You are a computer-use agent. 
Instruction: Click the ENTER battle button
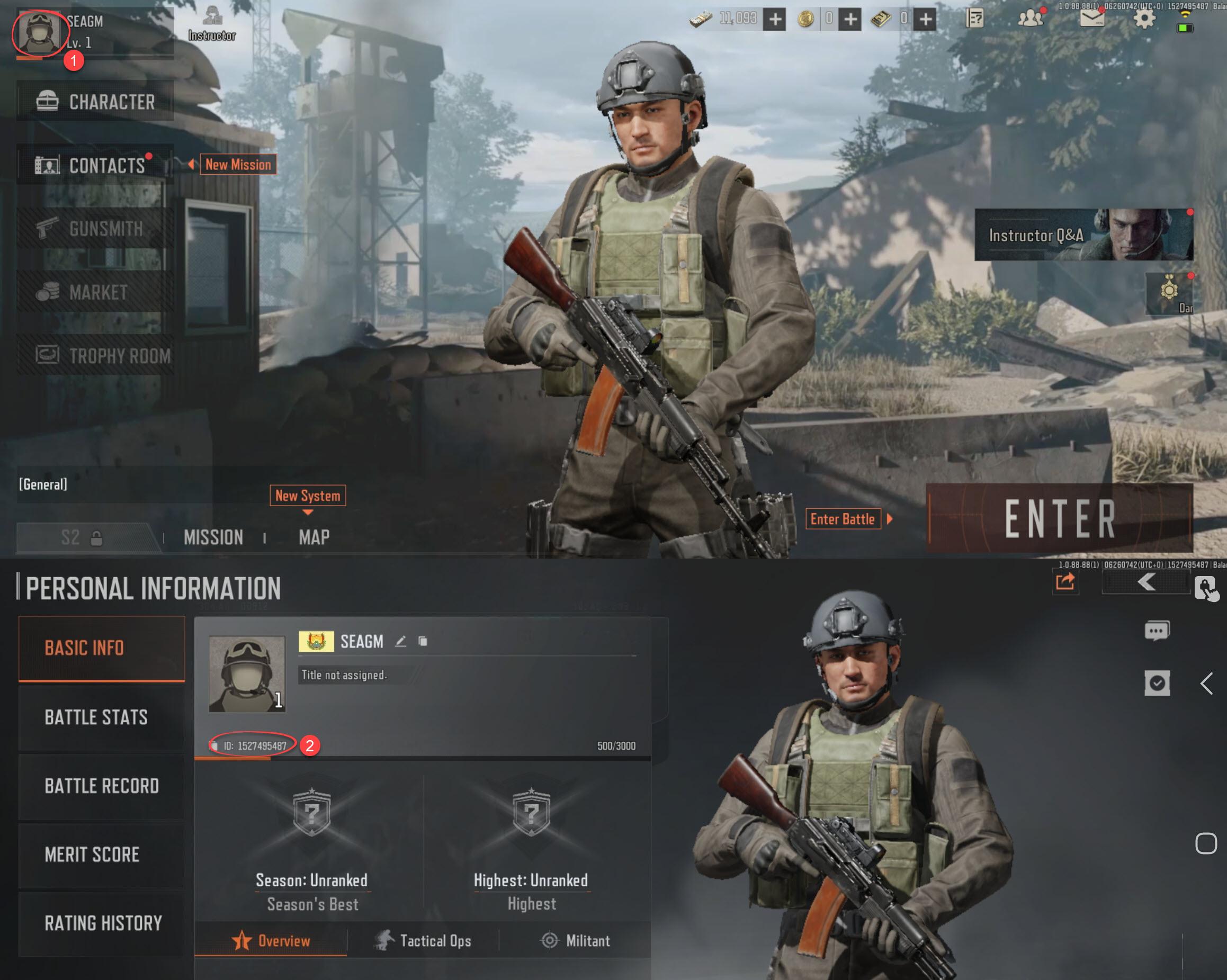(x=1059, y=518)
